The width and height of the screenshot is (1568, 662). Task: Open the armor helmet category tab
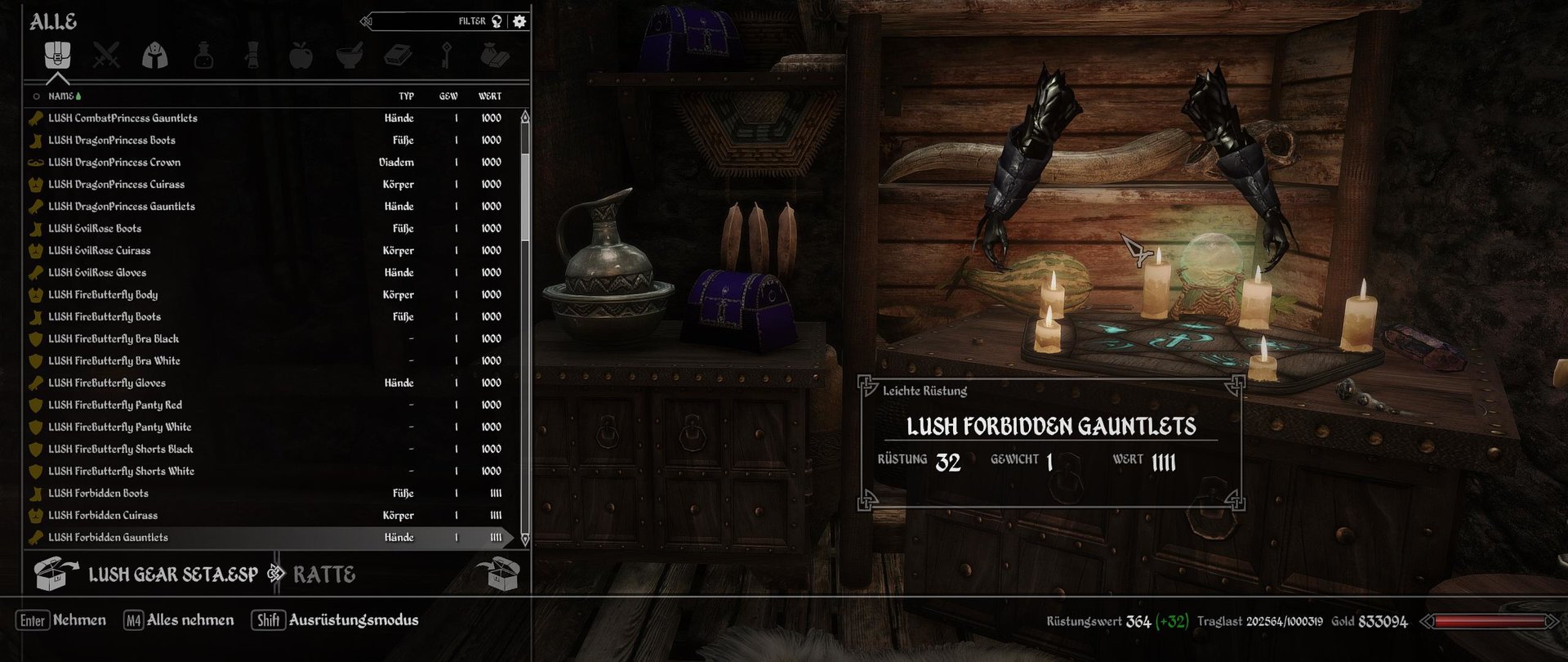coord(155,56)
